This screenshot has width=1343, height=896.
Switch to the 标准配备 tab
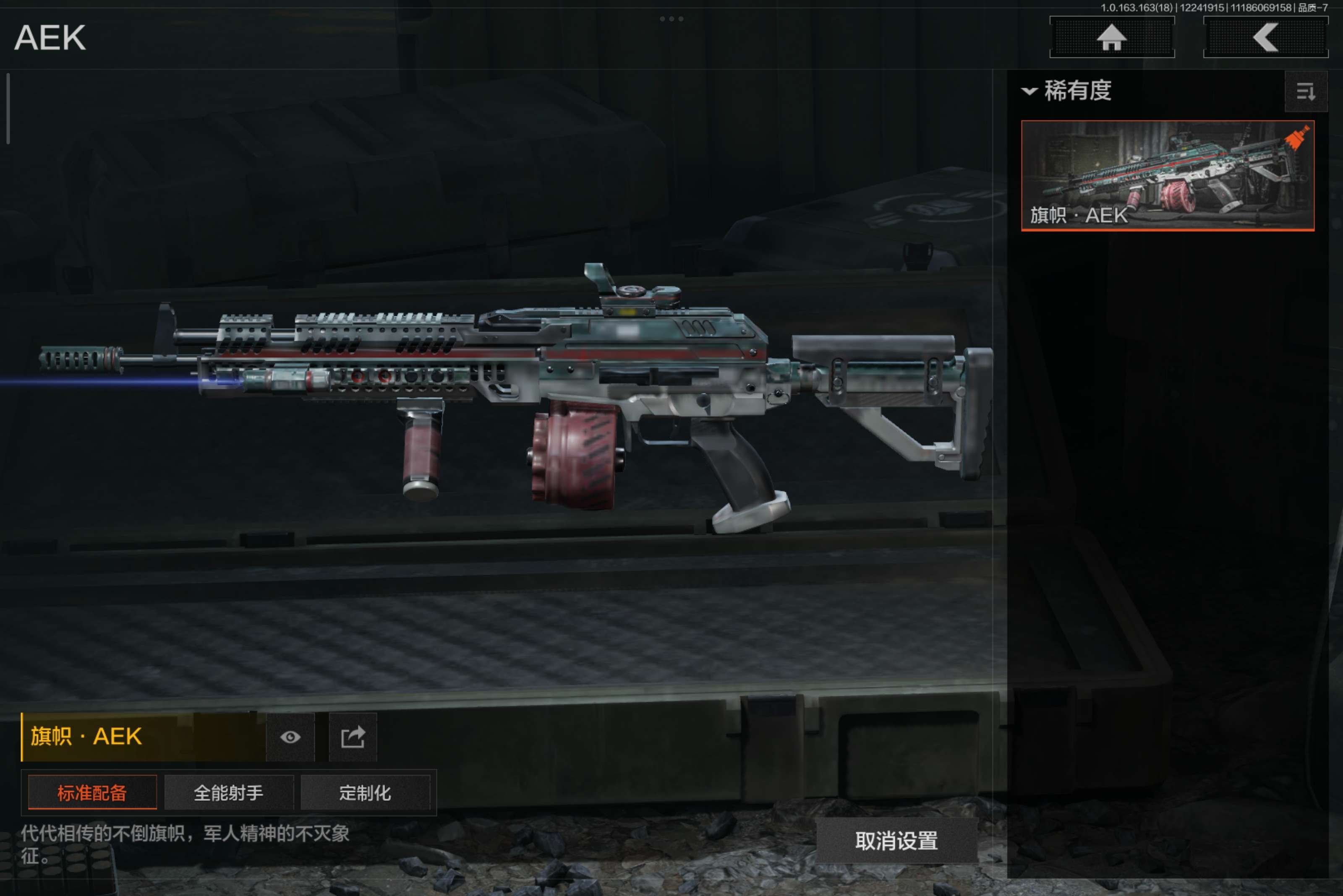pyautogui.click(x=92, y=792)
